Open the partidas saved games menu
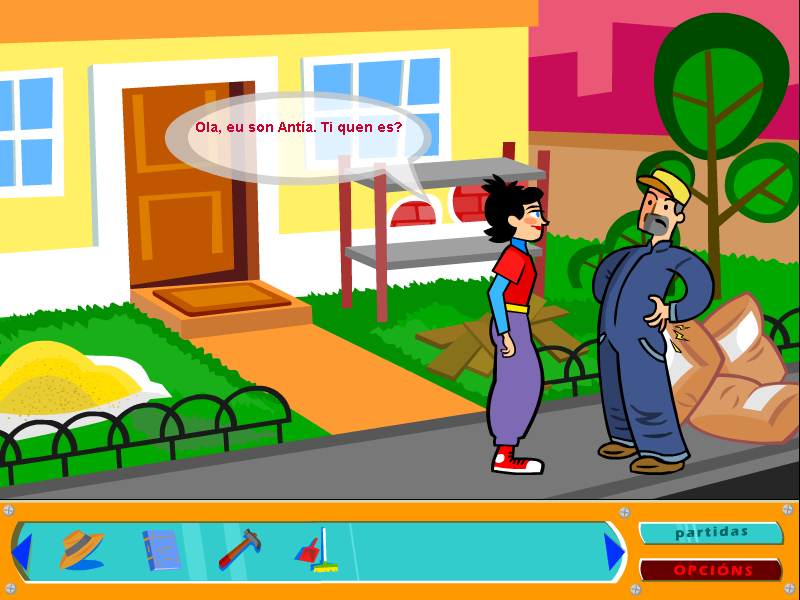 (x=711, y=533)
